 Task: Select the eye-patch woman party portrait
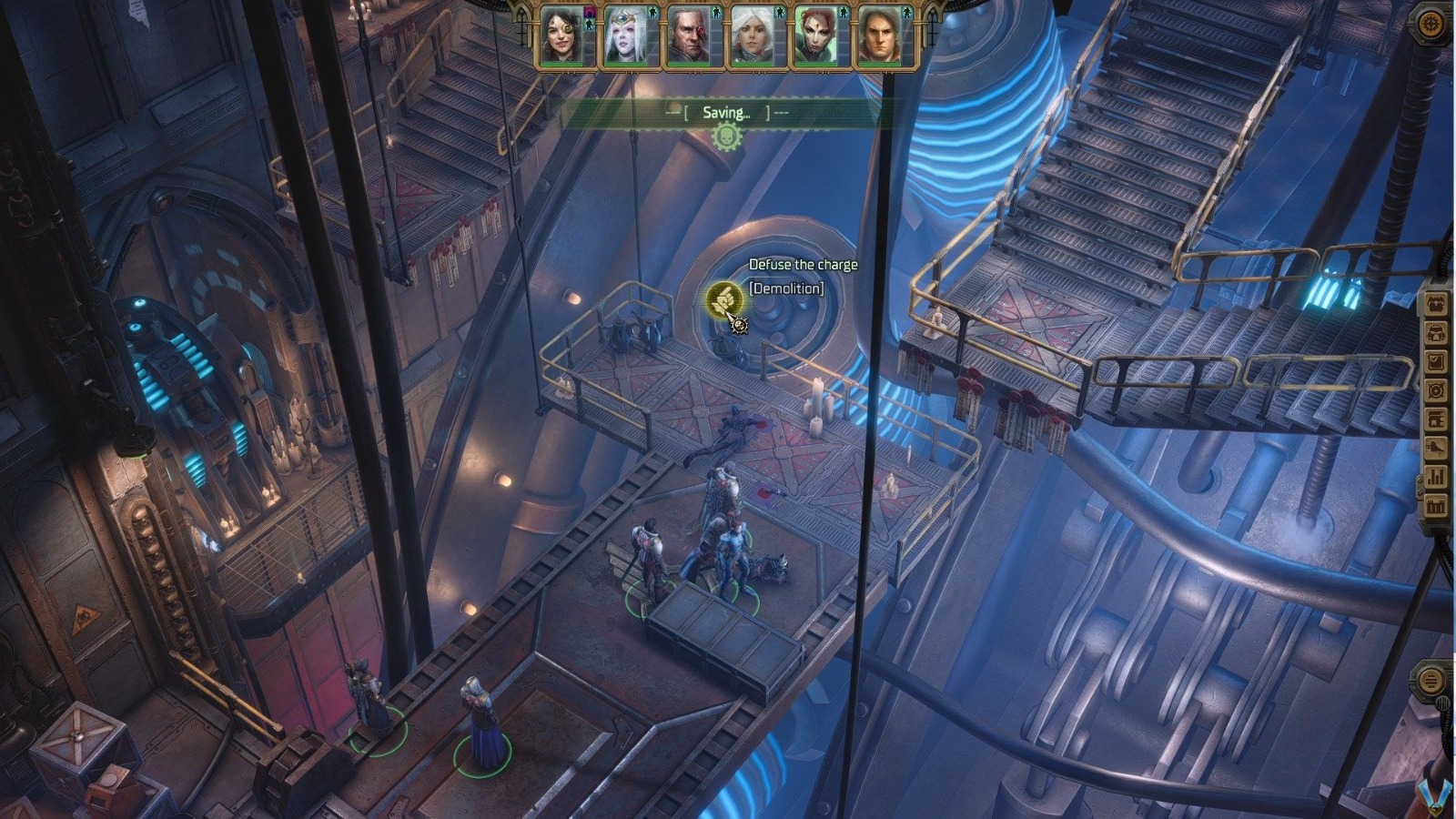565,38
